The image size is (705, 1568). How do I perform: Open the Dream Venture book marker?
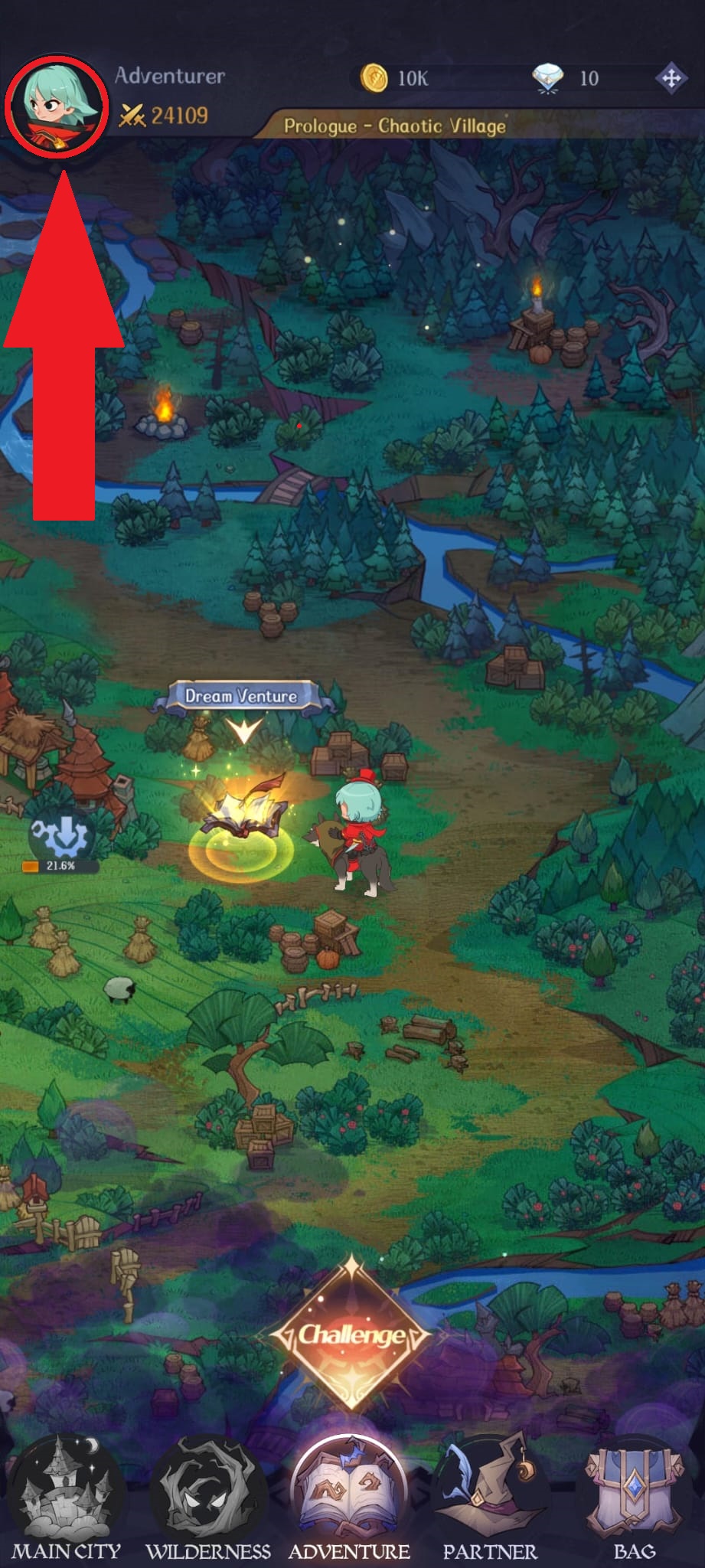pyautogui.click(x=243, y=821)
